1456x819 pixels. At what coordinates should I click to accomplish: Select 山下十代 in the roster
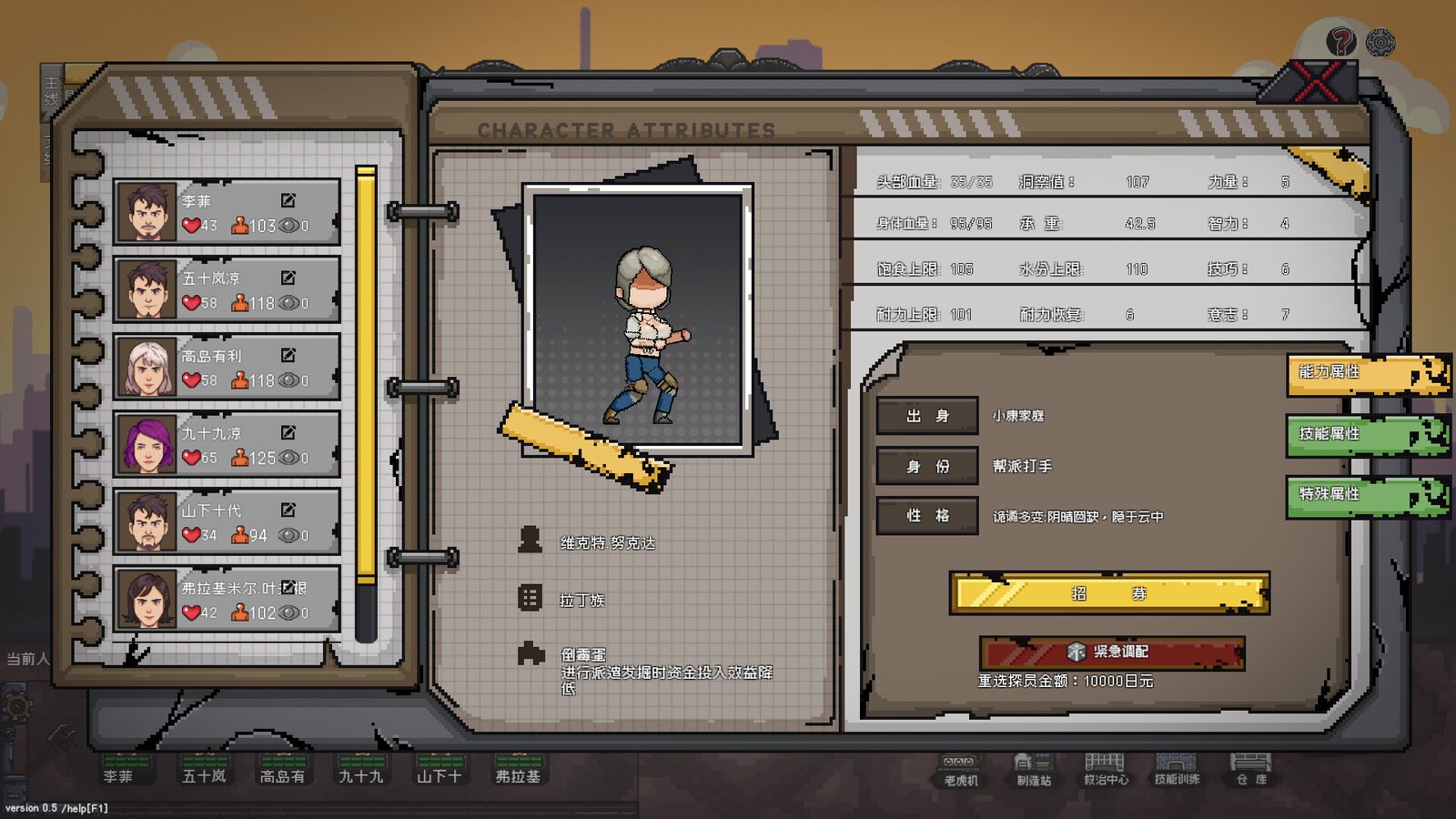coord(227,522)
